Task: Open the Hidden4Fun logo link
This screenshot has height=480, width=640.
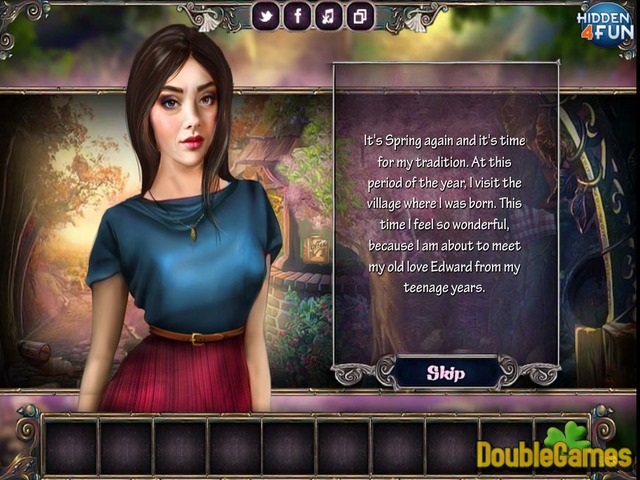Action: coord(605,27)
